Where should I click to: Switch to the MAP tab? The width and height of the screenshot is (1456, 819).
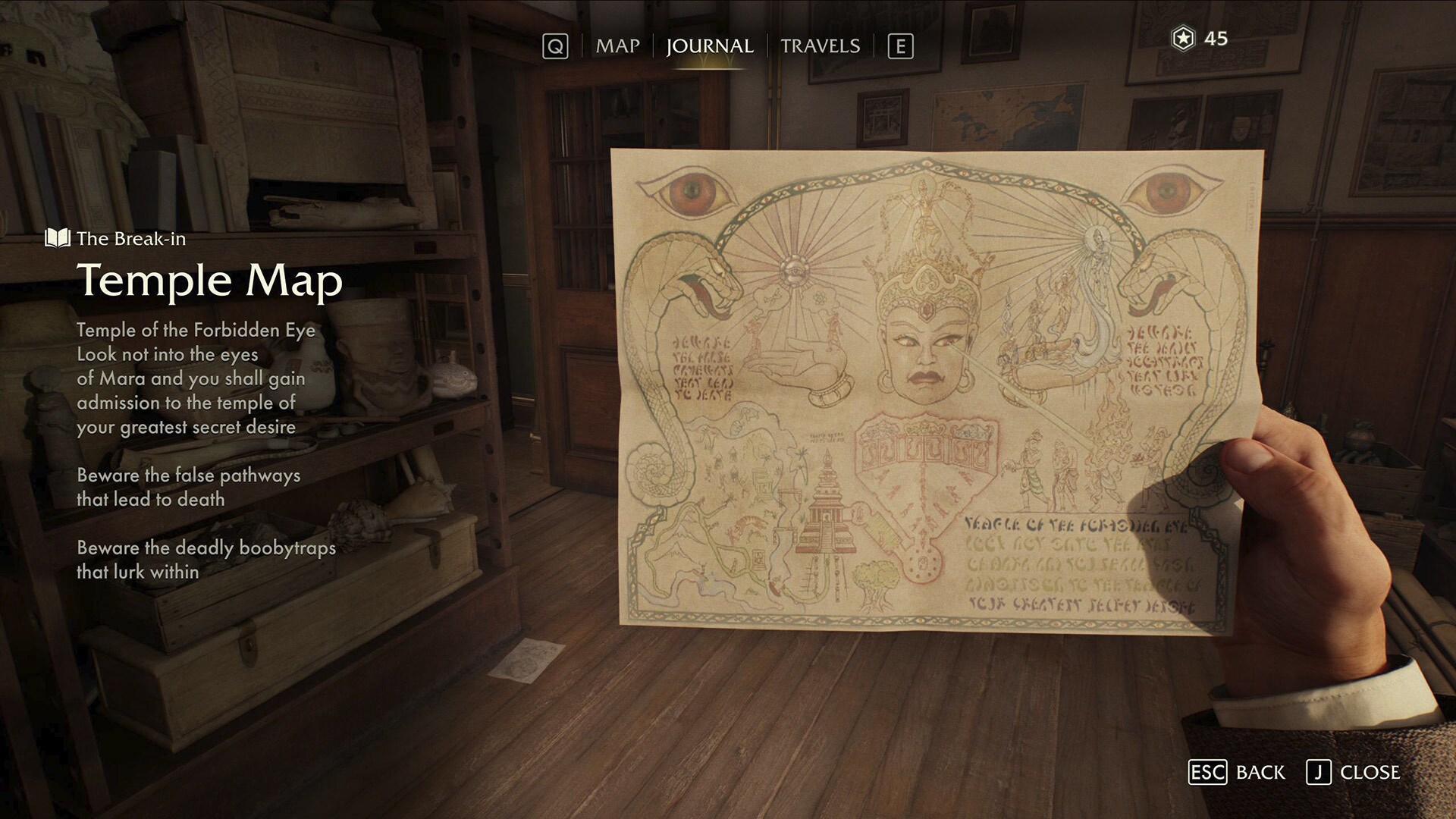617,45
